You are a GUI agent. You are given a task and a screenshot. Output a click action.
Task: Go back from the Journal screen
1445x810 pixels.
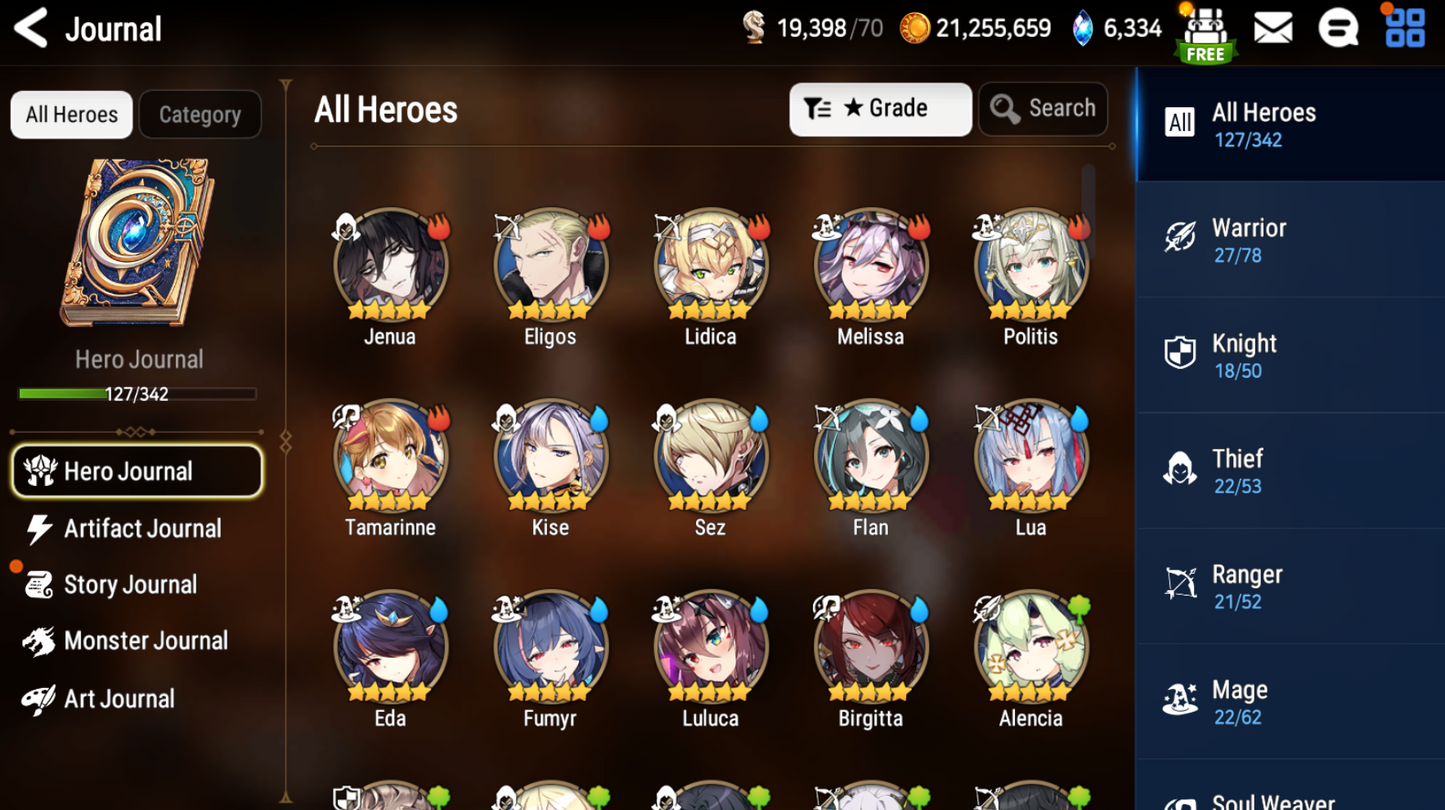pos(32,29)
